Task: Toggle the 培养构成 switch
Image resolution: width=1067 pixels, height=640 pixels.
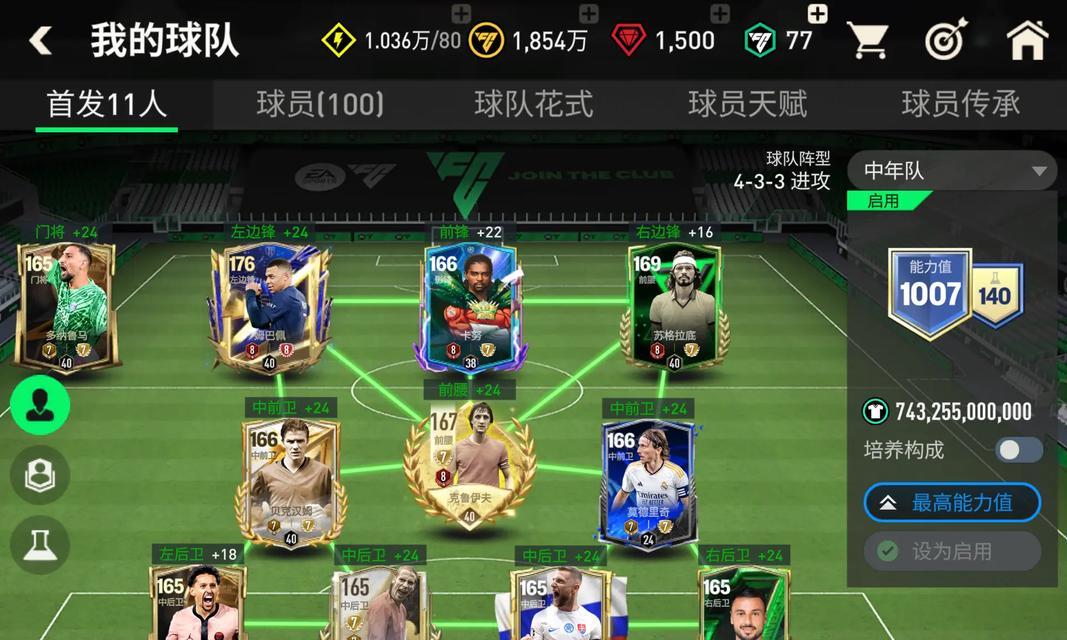Action: click(1019, 450)
